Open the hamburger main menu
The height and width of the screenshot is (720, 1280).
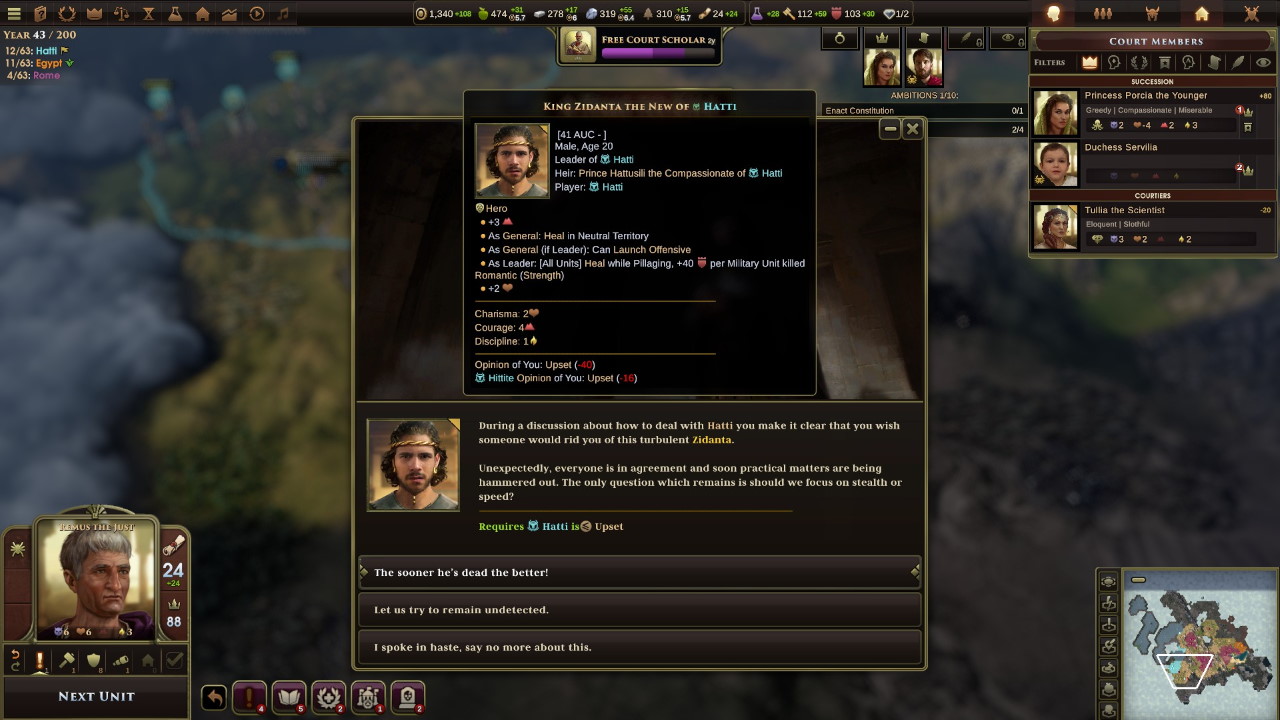tap(14, 14)
